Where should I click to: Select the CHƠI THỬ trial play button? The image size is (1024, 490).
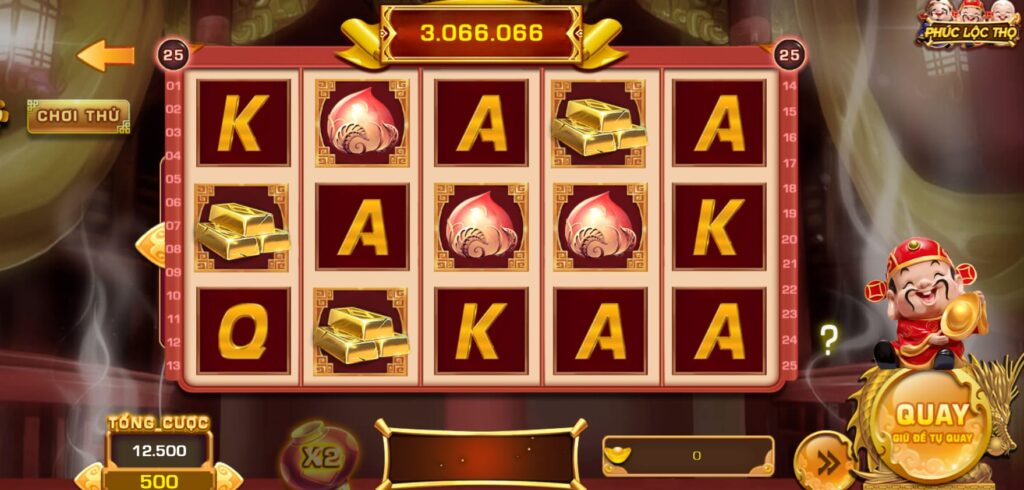[x=78, y=116]
